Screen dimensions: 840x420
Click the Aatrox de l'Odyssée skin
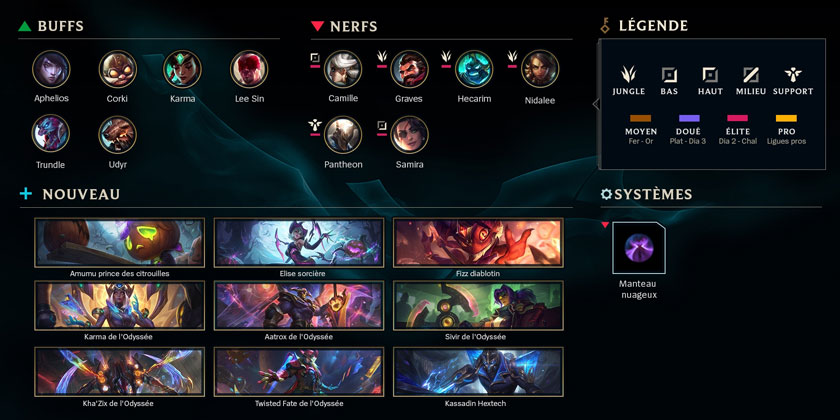(299, 306)
